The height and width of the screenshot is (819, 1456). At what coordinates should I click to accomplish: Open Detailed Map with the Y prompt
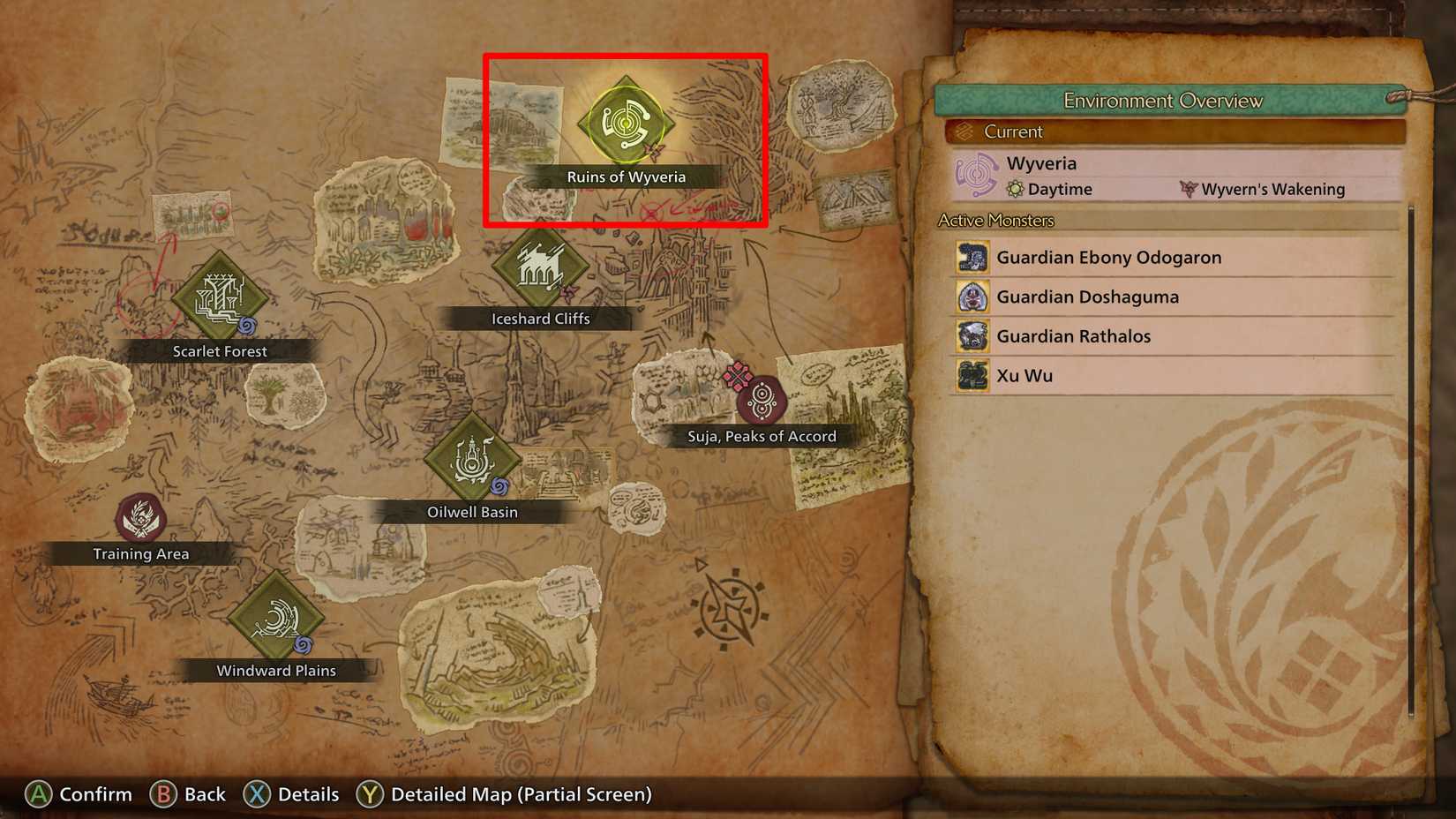(503, 793)
